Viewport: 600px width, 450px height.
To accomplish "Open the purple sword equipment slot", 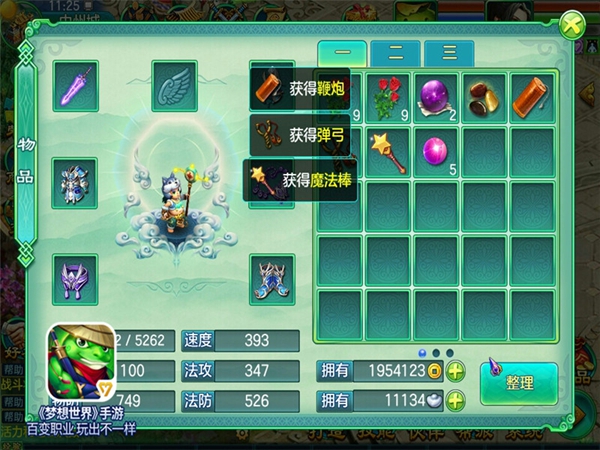I will [76, 85].
